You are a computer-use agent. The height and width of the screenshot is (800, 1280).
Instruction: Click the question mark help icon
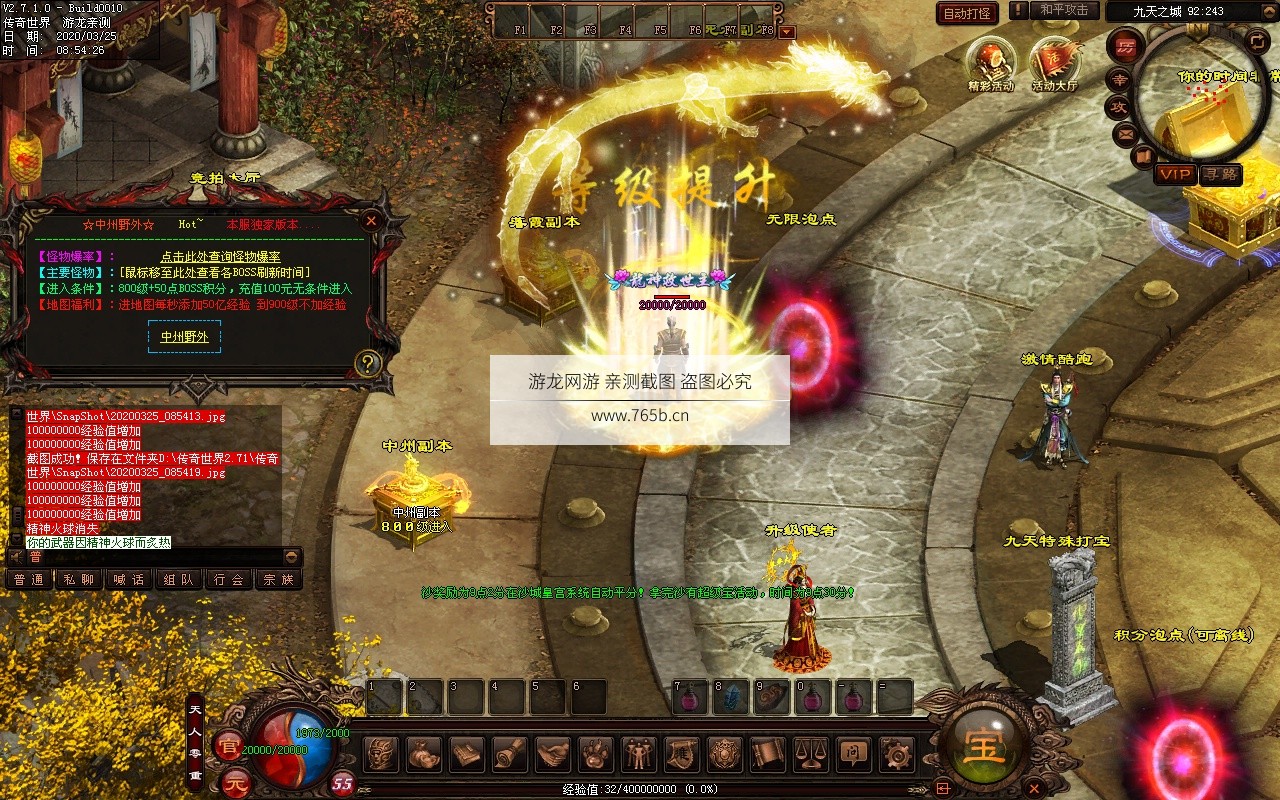[368, 363]
